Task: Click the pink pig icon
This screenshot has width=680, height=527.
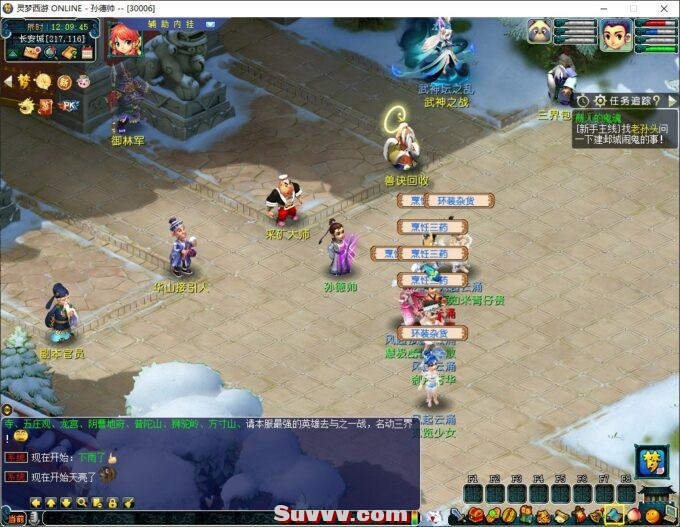Action: [84, 81]
